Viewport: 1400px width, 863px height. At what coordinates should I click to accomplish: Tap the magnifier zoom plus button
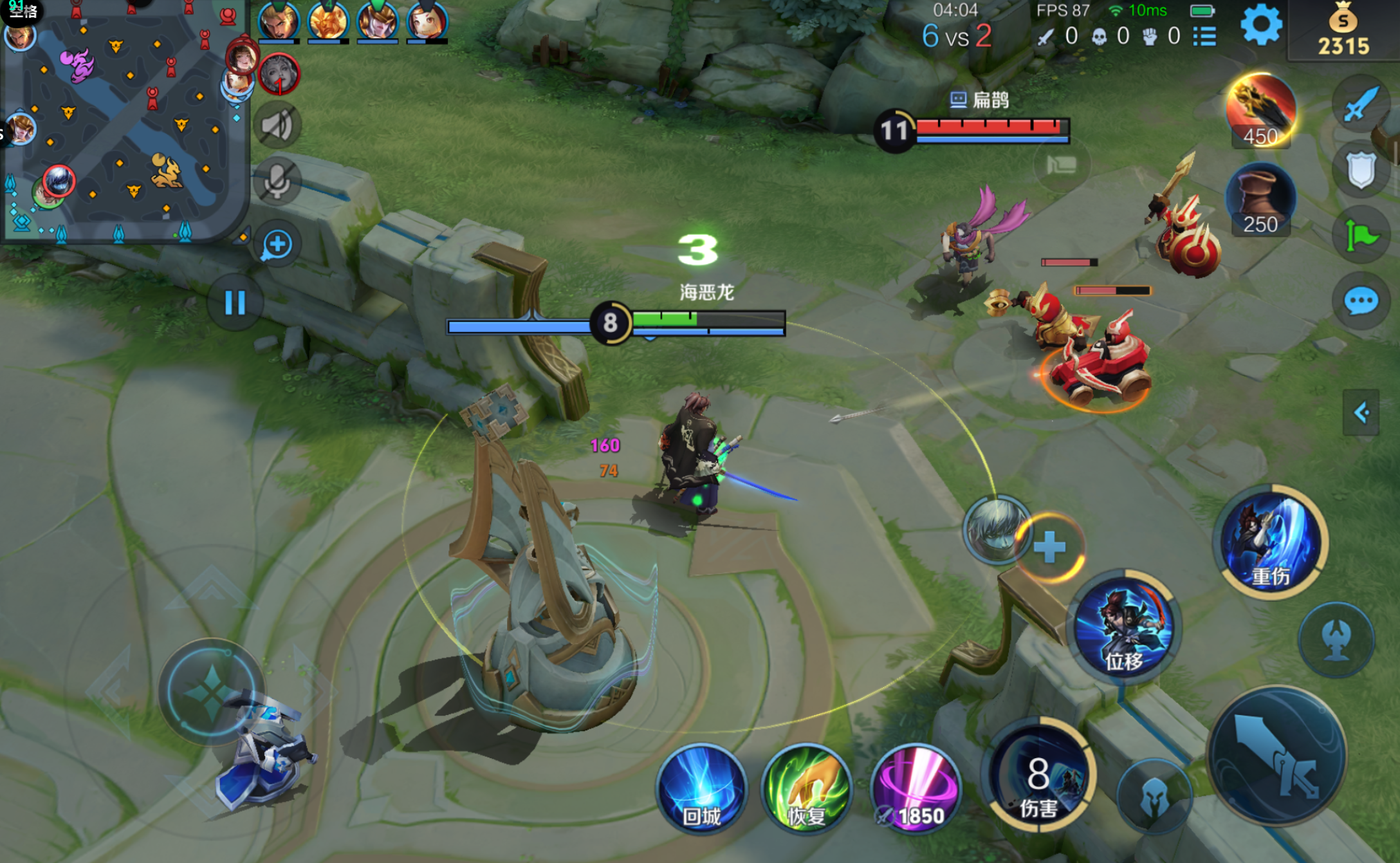277,245
